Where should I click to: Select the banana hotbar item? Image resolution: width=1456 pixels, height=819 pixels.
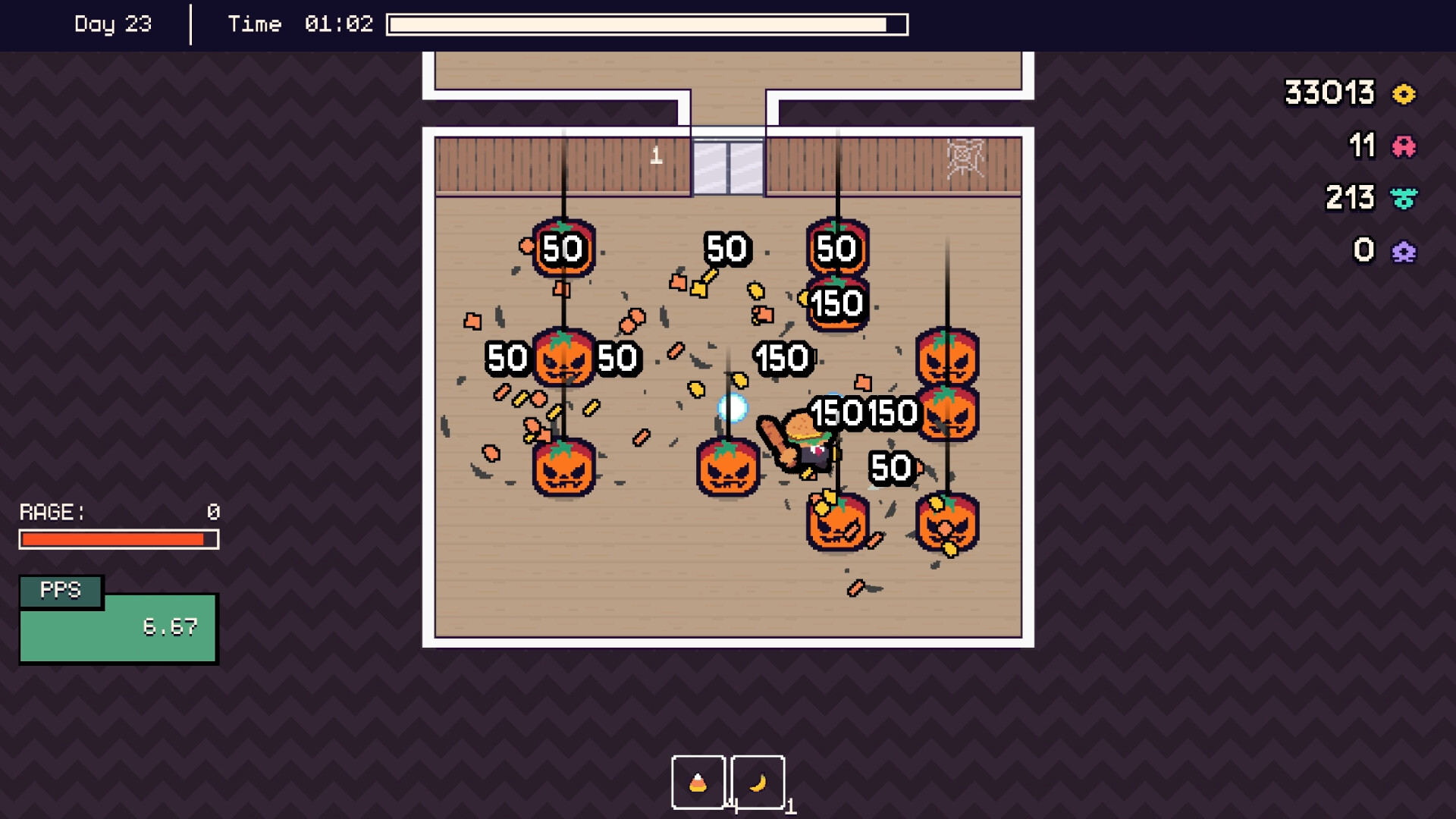click(758, 783)
